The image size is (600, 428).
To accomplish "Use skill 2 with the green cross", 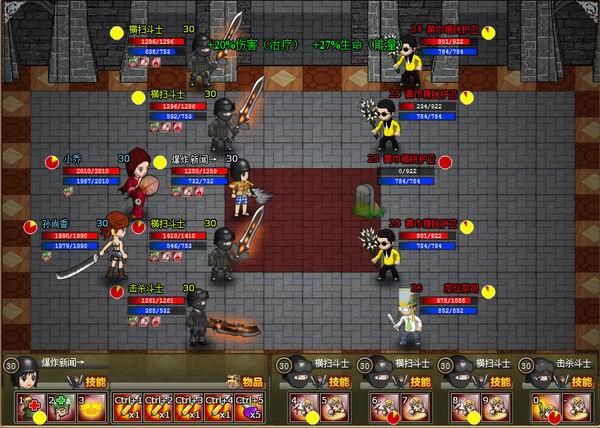I will pos(61,407).
